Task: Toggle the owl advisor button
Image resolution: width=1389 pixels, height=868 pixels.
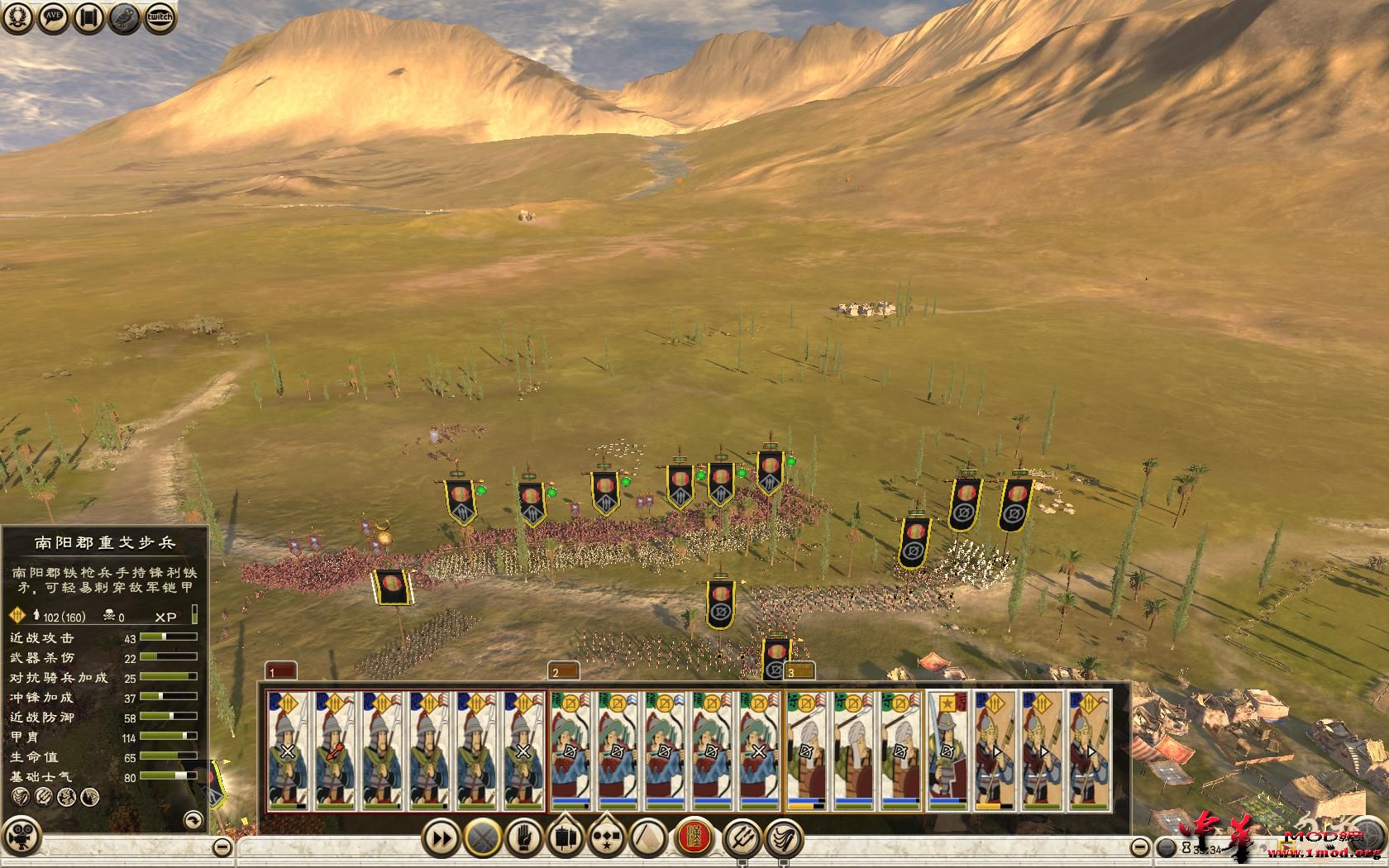Action: (125, 17)
